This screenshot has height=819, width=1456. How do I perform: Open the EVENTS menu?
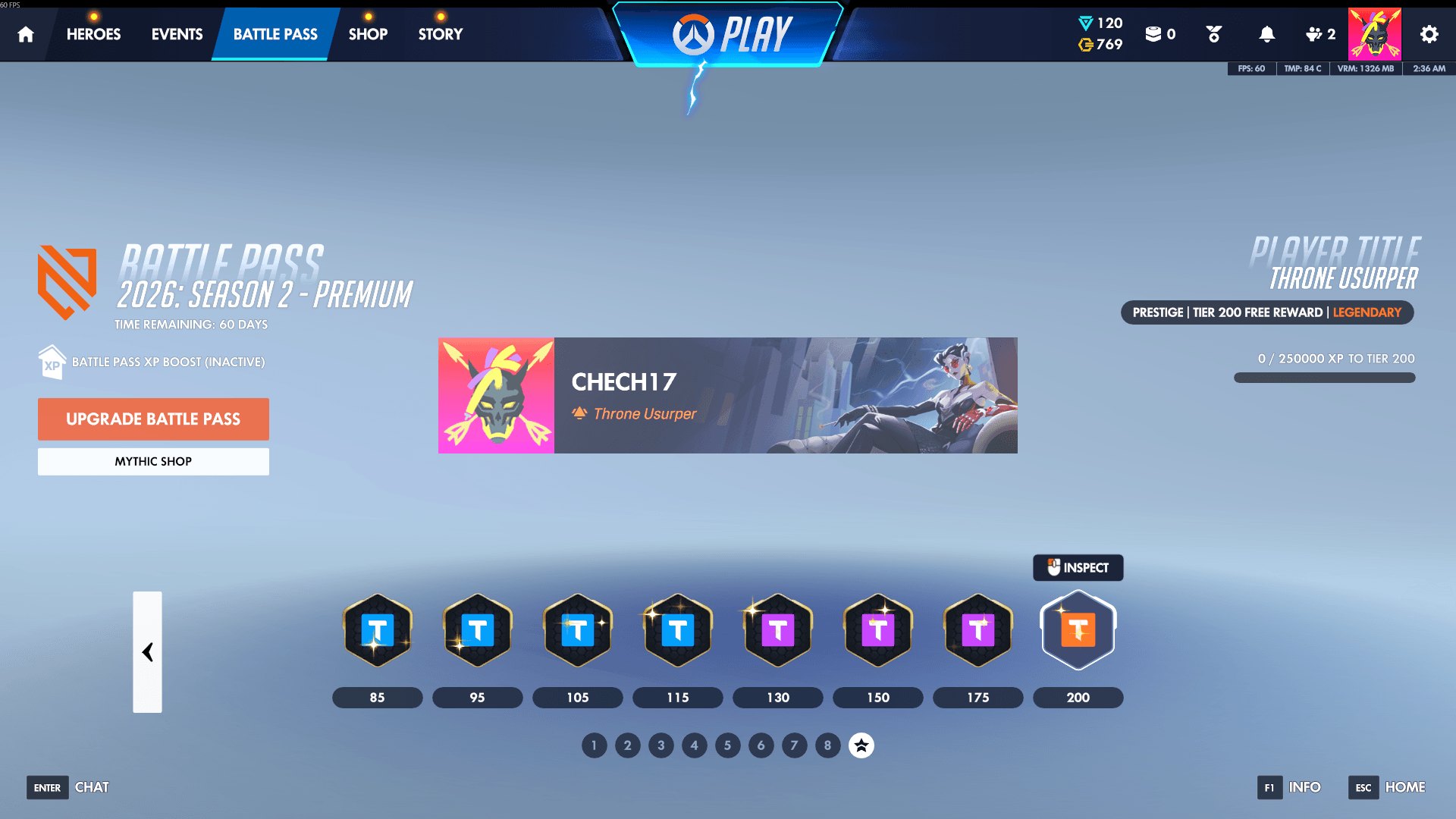tap(176, 34)
